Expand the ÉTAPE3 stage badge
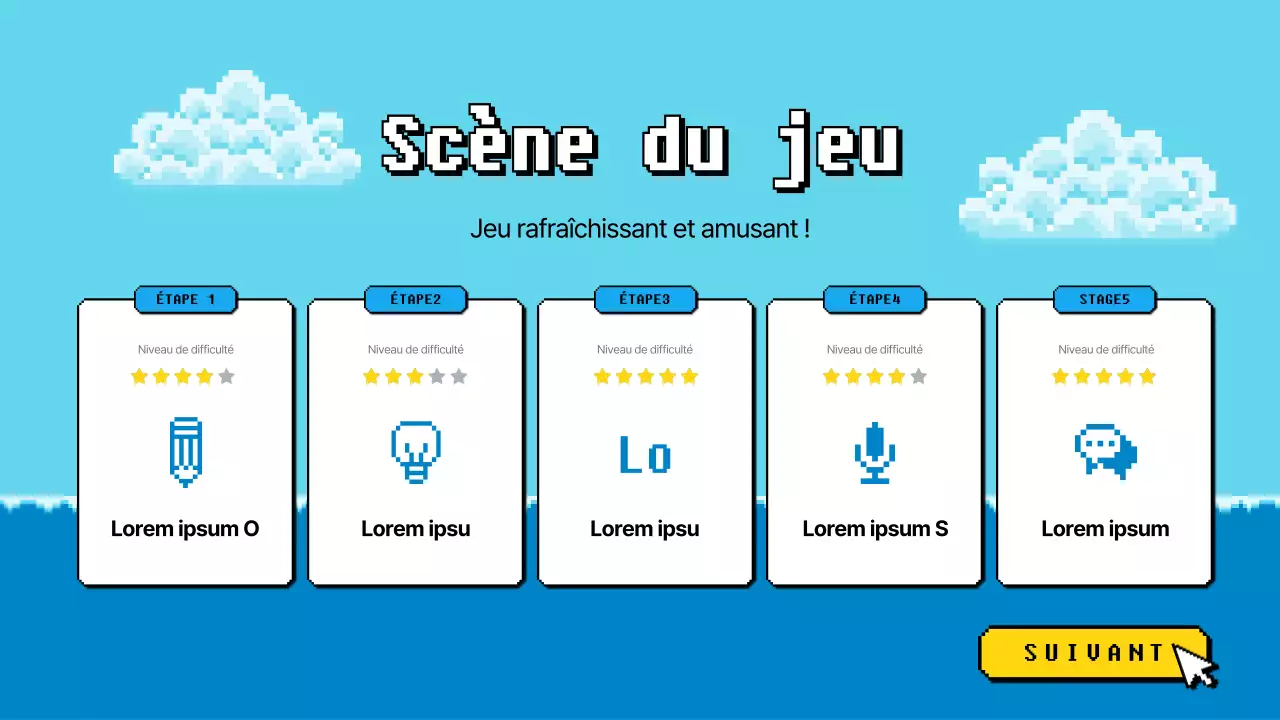 point(645,299)
